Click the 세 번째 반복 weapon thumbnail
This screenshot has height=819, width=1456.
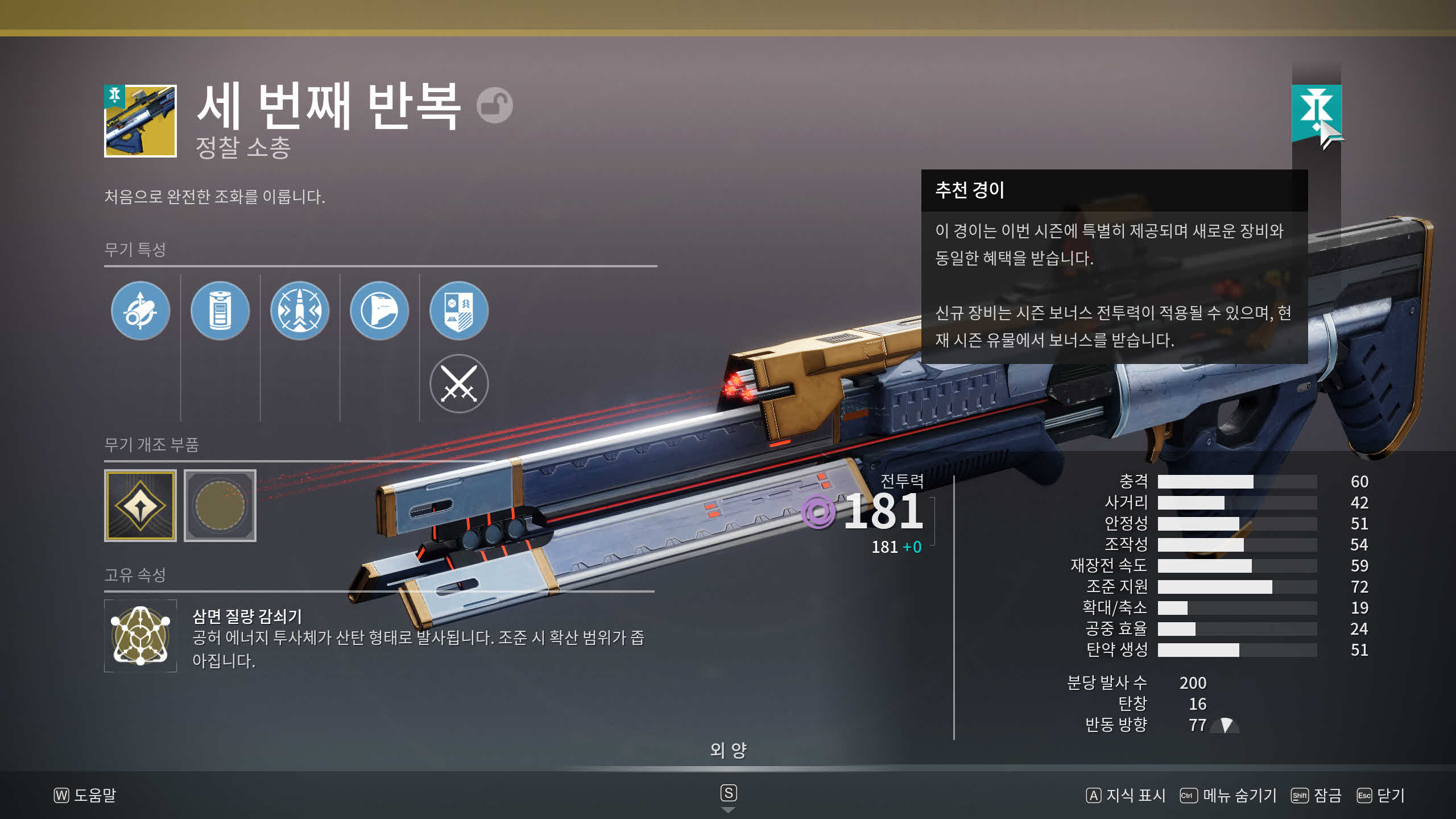pyautogui.click(x=140, y=121)
